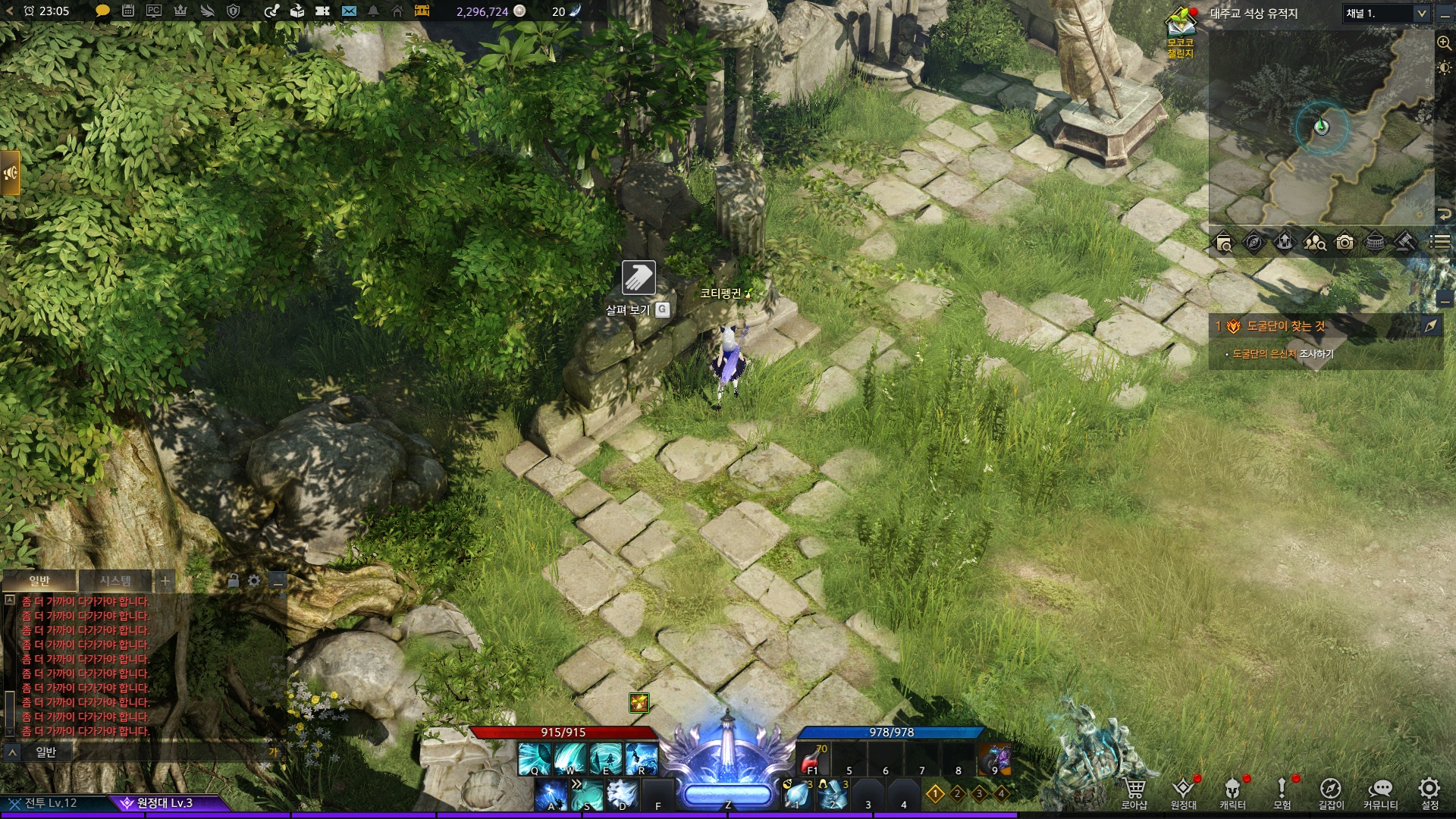The width and height of the screenshot is (1456, 819).
Task: Switch to the 시스템 chat tab
Action: [x=115, y=581]
